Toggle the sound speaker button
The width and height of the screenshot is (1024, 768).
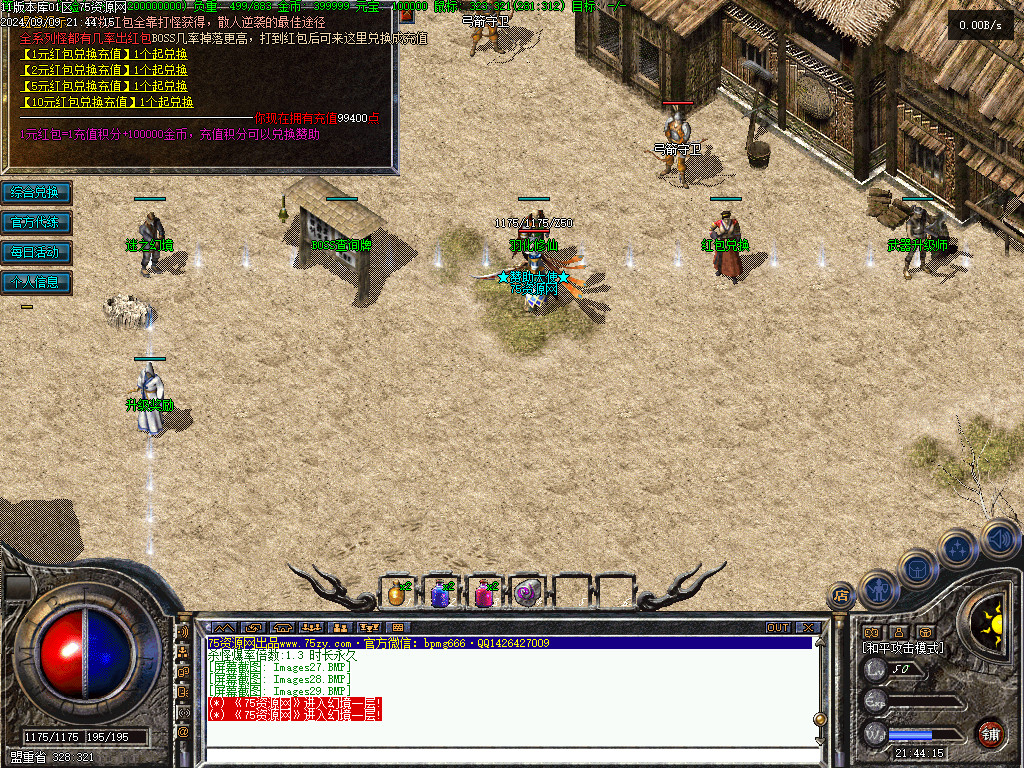(x=999, y=538)
